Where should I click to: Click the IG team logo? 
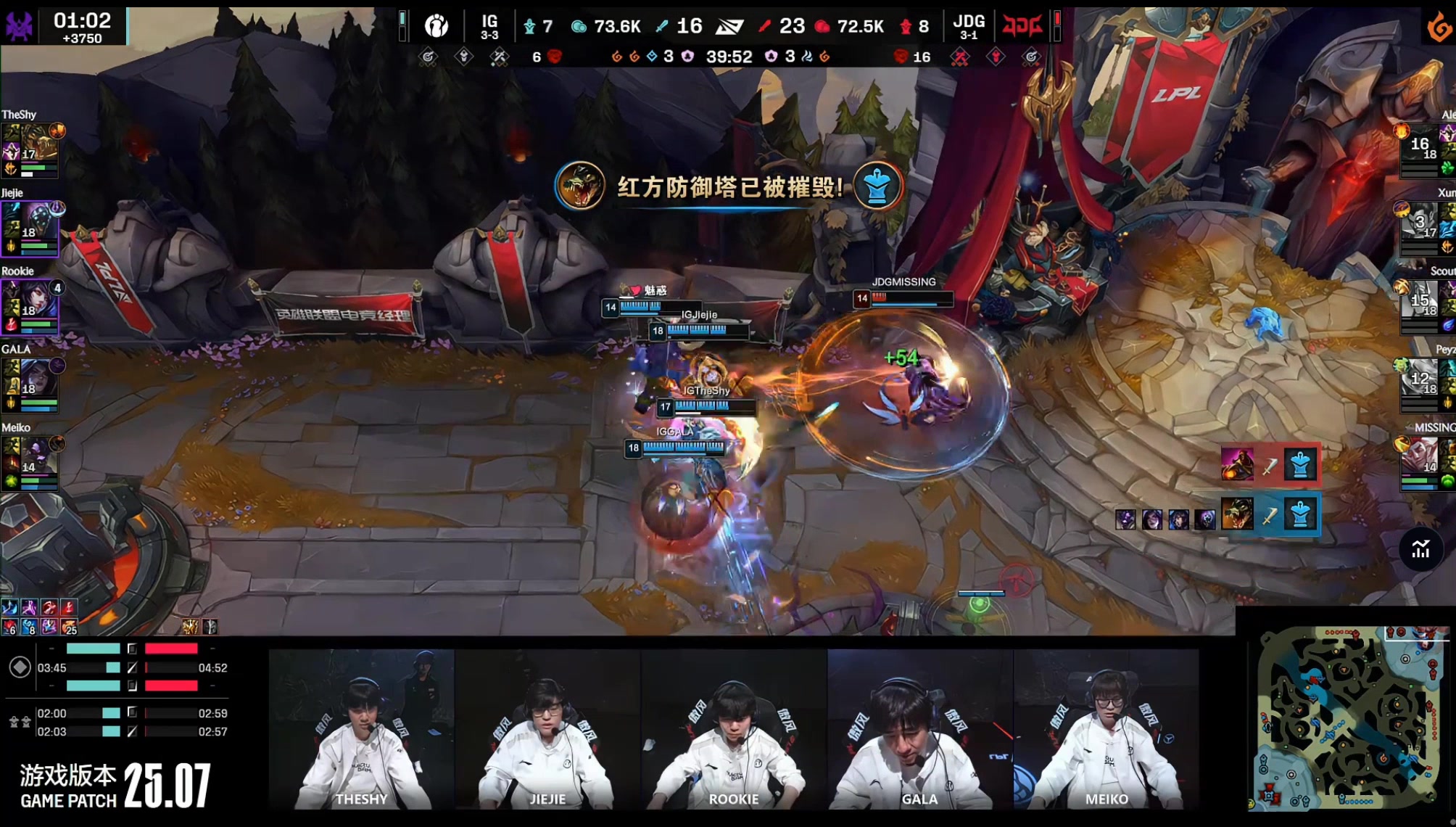pos(437,27)
